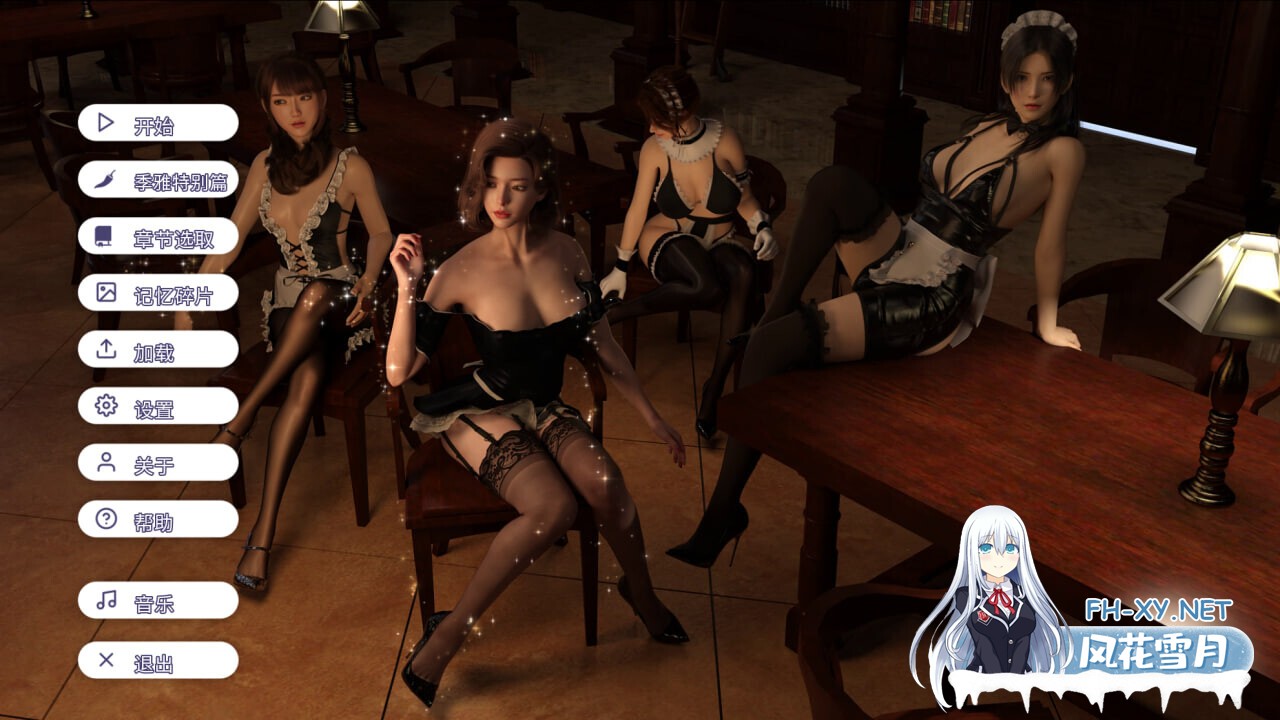View memory fragments via 记忆碎片
This screenshot has width=1280, height=720.
tap(160, 293)
